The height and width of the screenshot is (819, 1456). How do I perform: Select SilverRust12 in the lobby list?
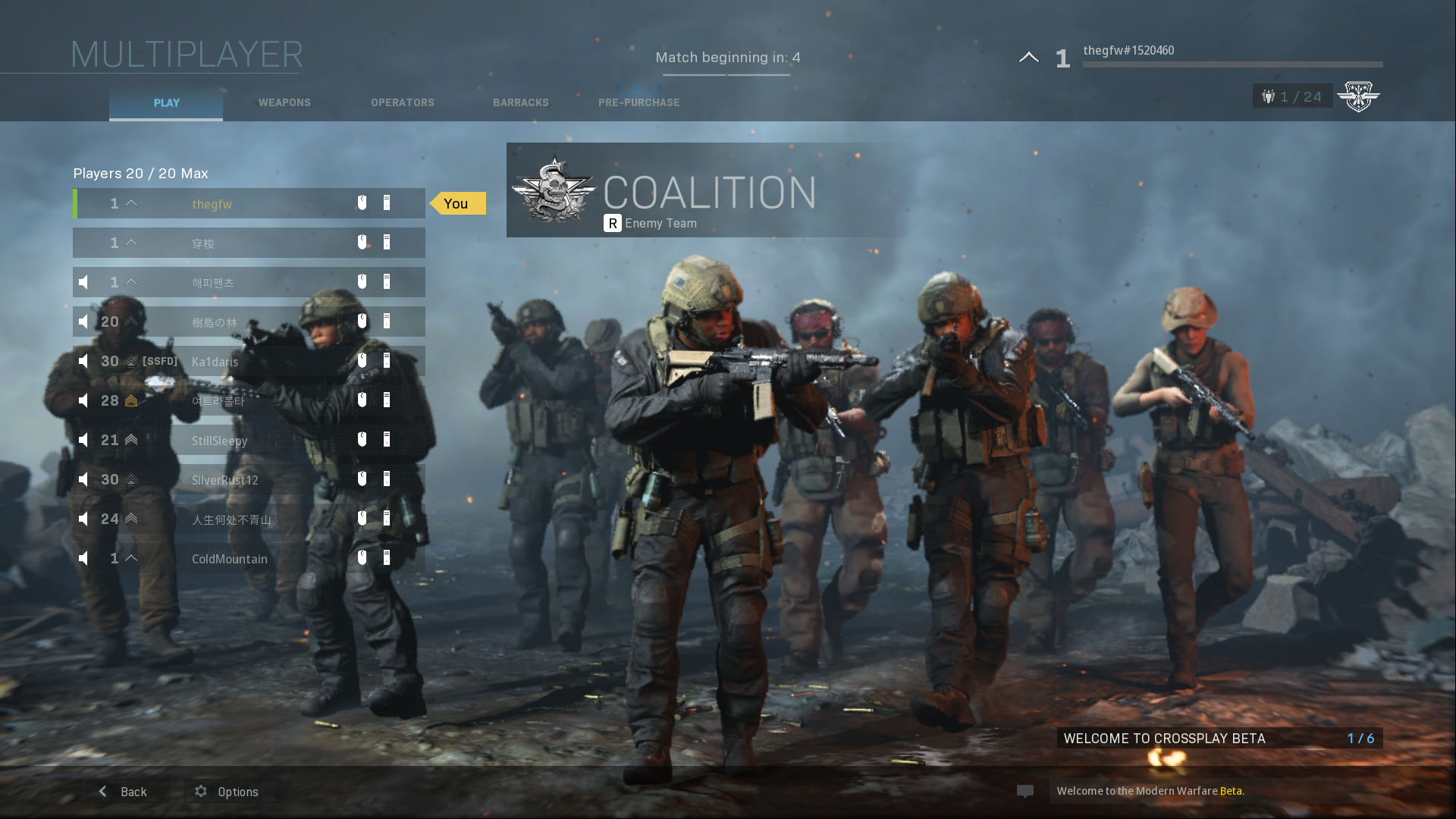click(249, 480)
